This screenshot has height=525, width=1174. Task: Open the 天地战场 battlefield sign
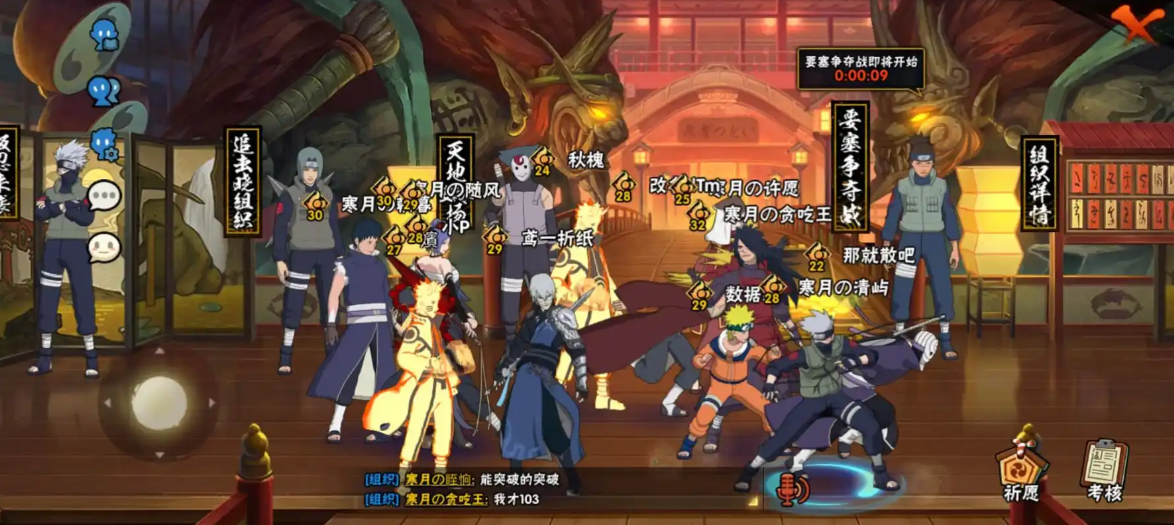[456, 185]
